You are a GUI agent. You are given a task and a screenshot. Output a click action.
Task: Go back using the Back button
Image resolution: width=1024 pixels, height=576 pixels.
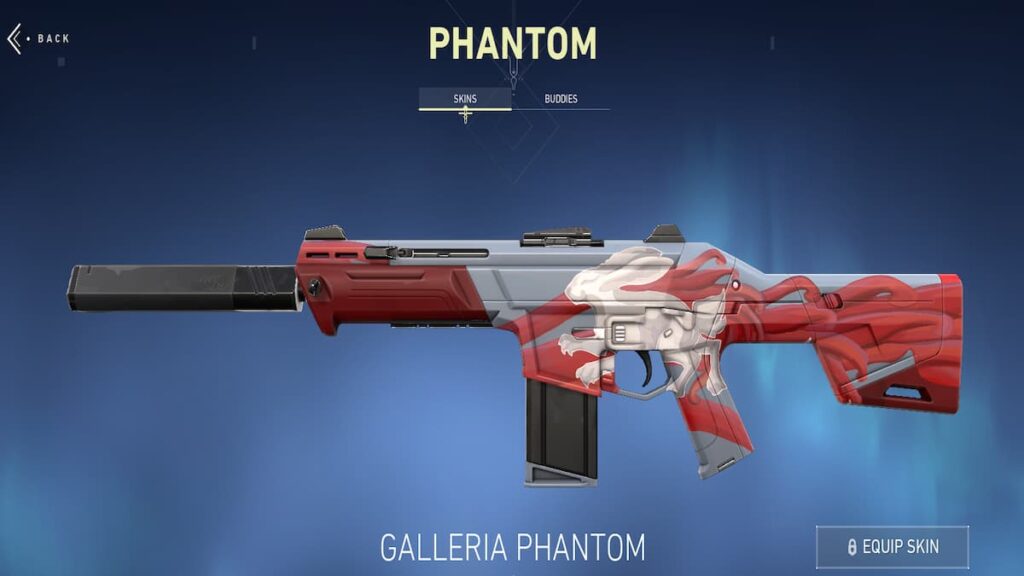coord(39,39)
